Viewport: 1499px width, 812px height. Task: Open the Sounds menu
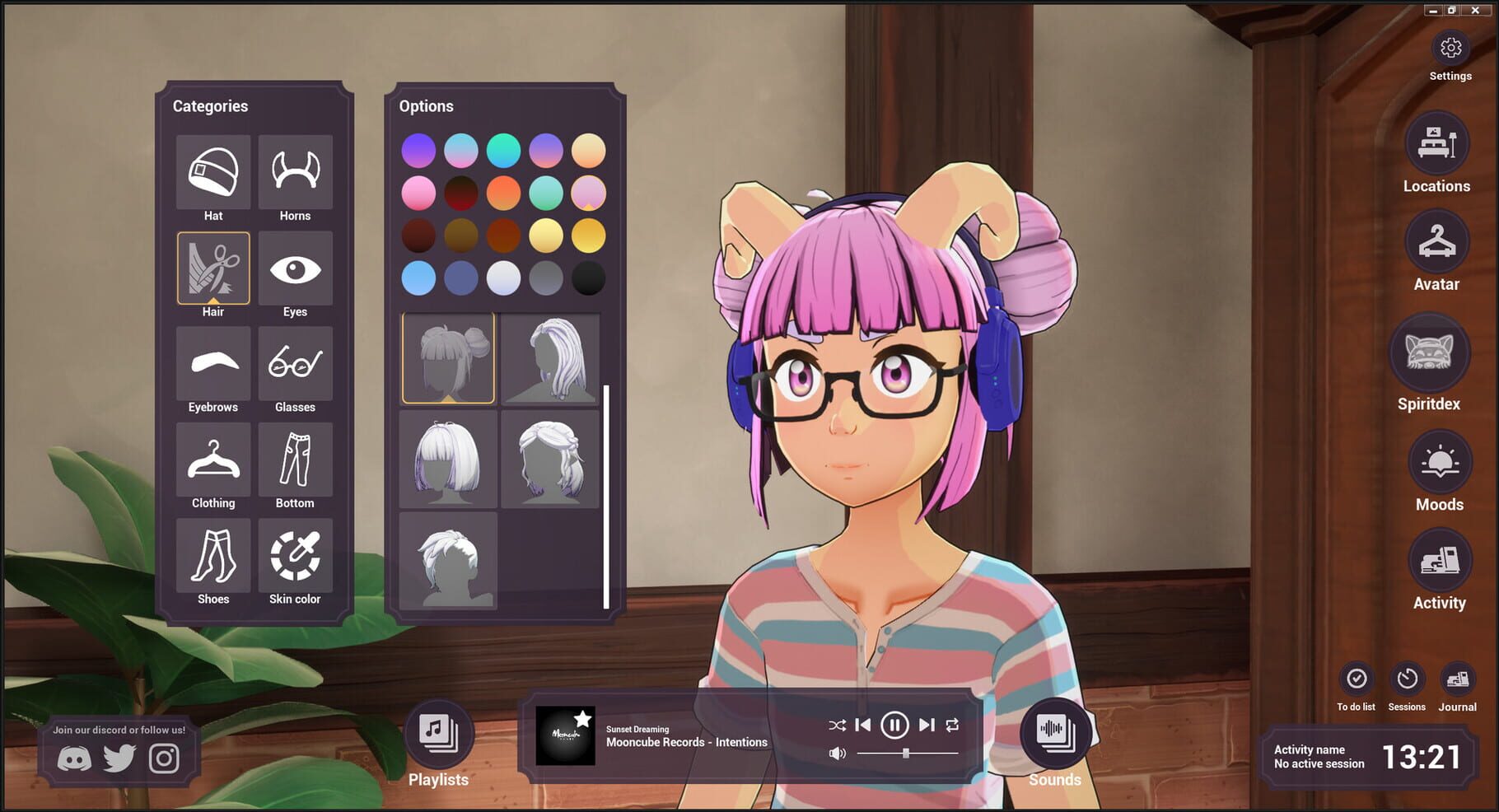pos(1057,733)
